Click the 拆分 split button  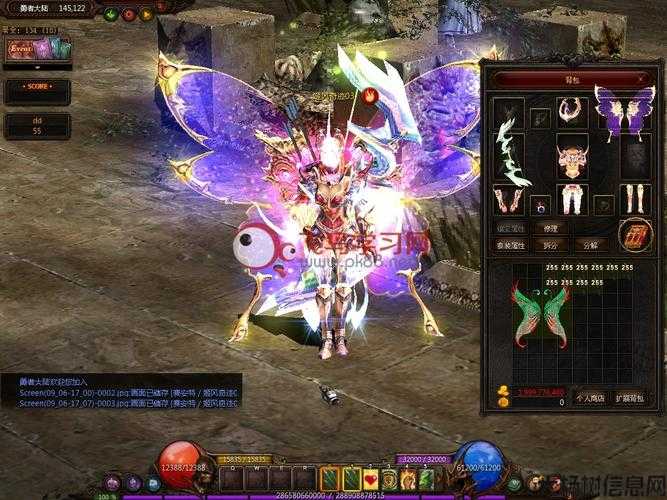[x=550, y=244]
